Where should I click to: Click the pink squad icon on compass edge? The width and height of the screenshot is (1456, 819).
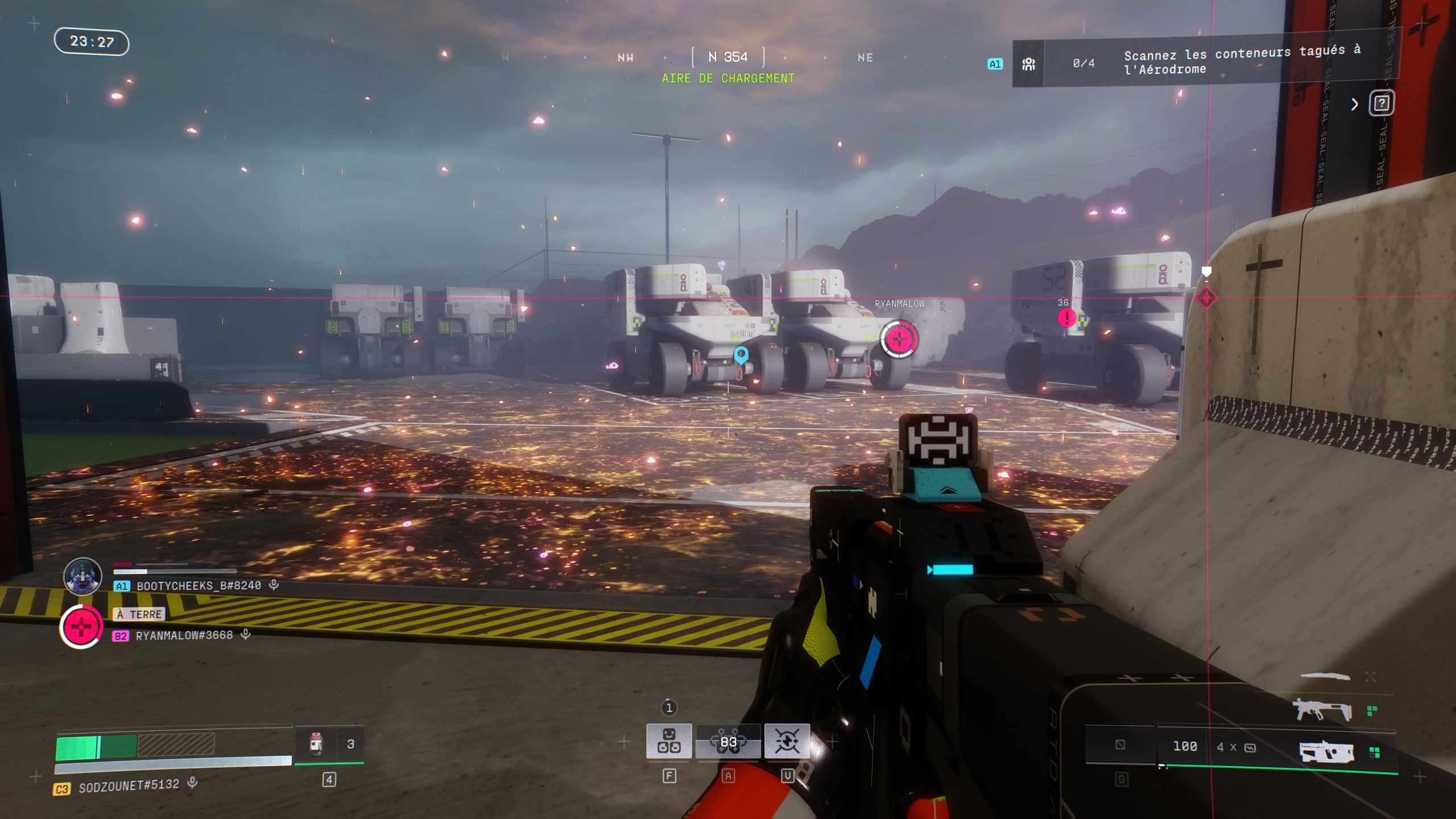tap(1206, 297)
